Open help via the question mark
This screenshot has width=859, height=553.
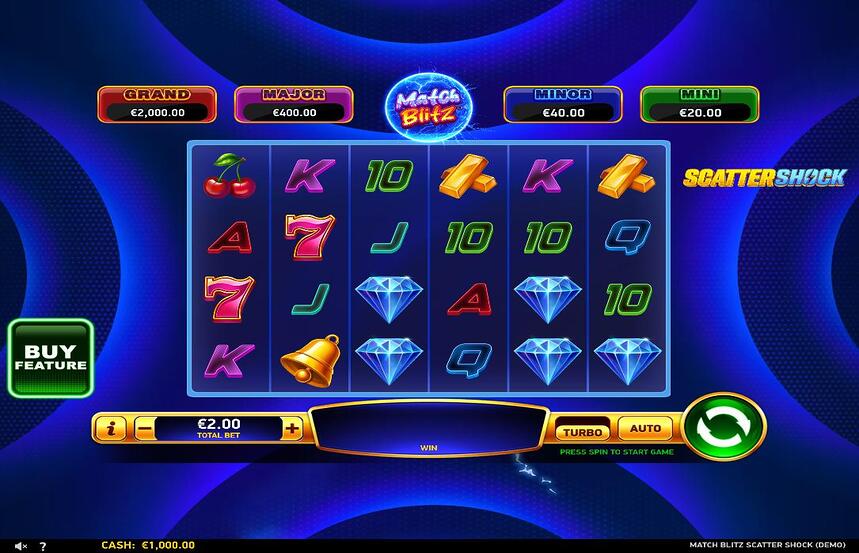pyautogui.click(x=42, y=546)
